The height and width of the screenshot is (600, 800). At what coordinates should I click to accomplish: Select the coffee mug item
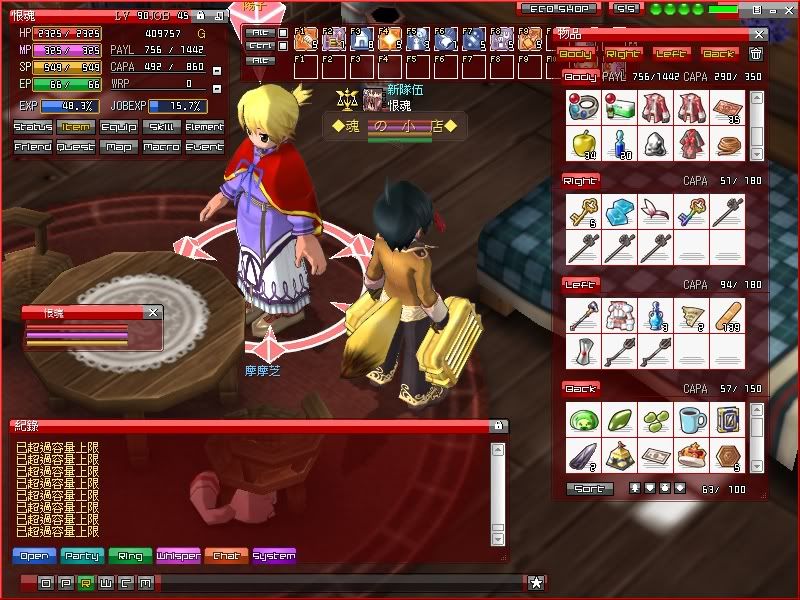691,417
